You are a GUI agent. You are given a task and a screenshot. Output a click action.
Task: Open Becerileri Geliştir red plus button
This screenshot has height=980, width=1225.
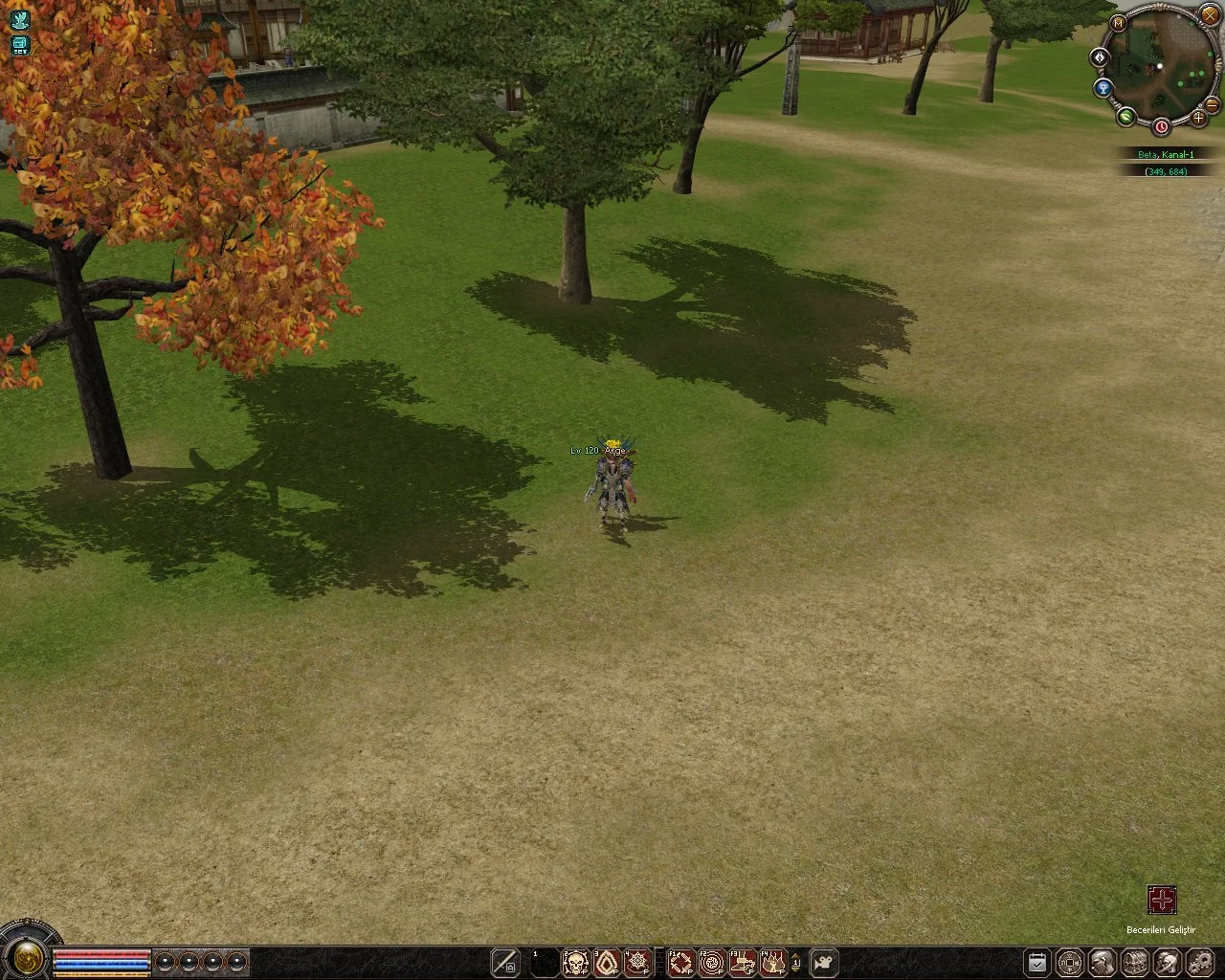pos(1161,900)
